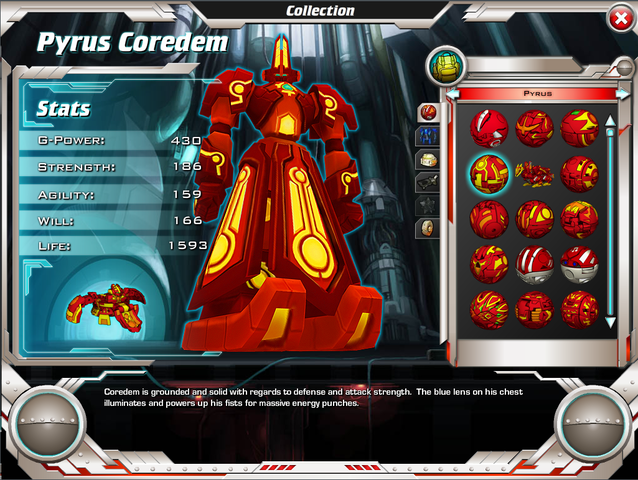This screenshot has width=638, height=480.
Task: Open the backpack icon above the Pyrus panel
Action: [x=442, y=66]
